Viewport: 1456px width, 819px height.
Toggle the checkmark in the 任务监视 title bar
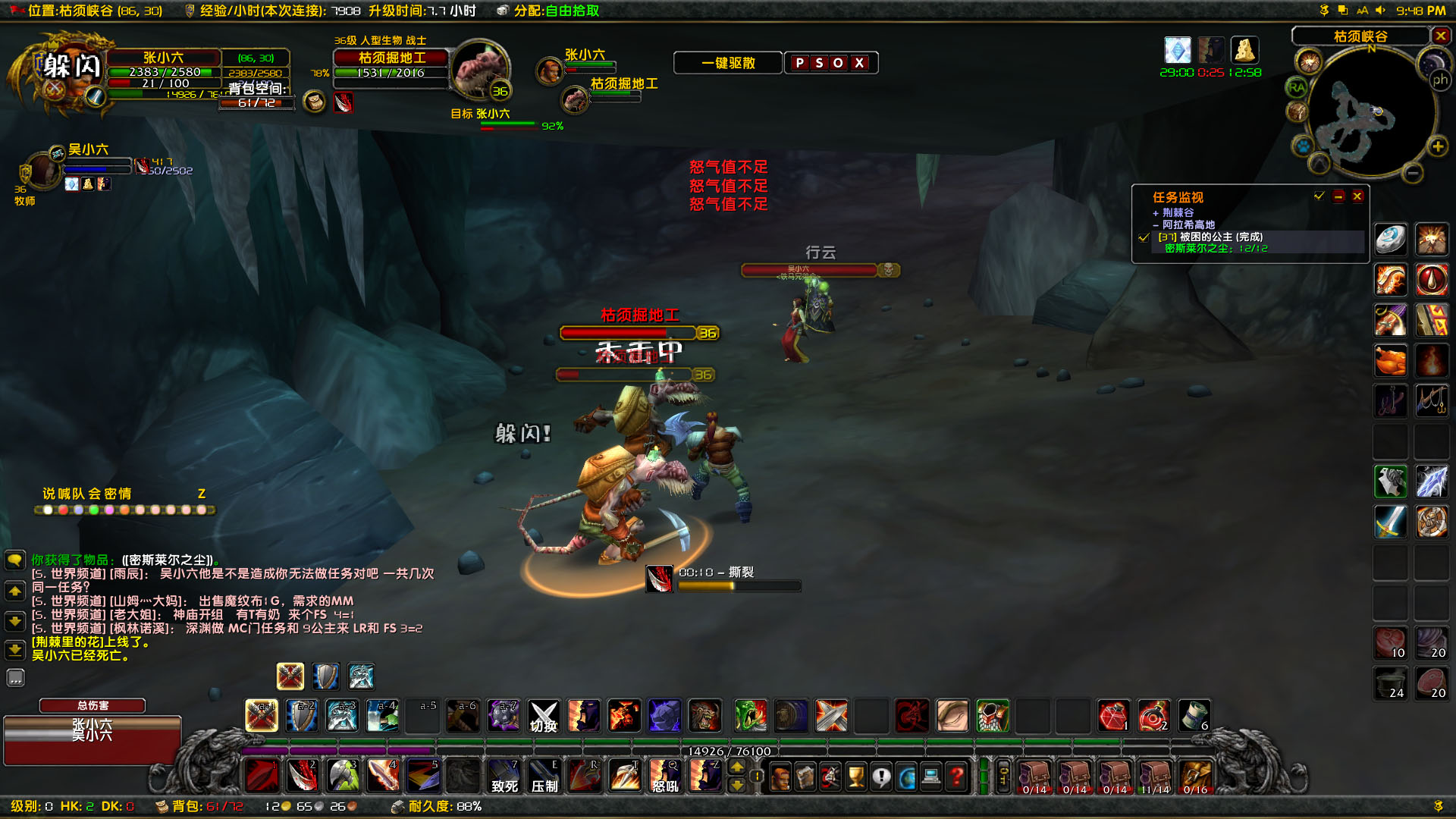[1316, 196]
